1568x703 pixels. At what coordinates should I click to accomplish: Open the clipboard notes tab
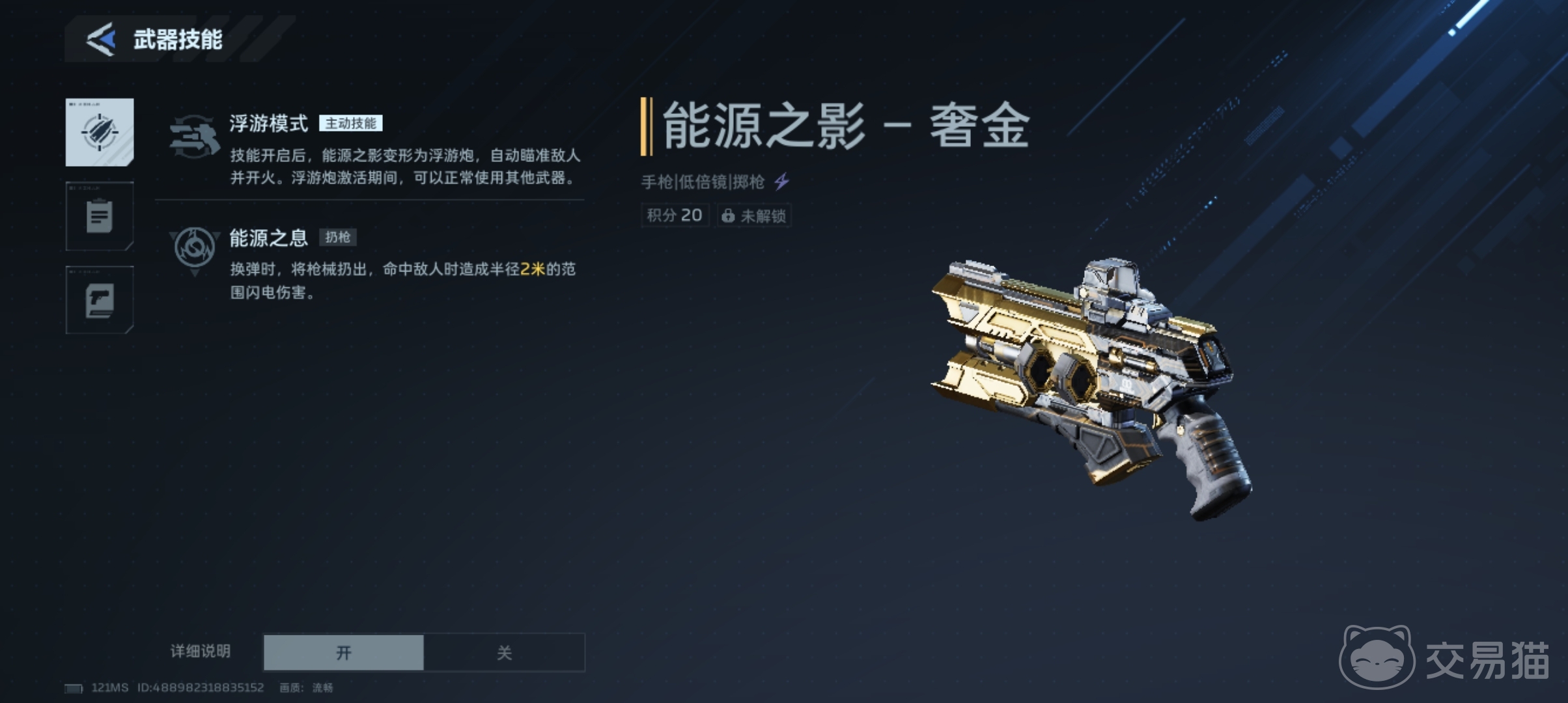(x=100, y=216)
